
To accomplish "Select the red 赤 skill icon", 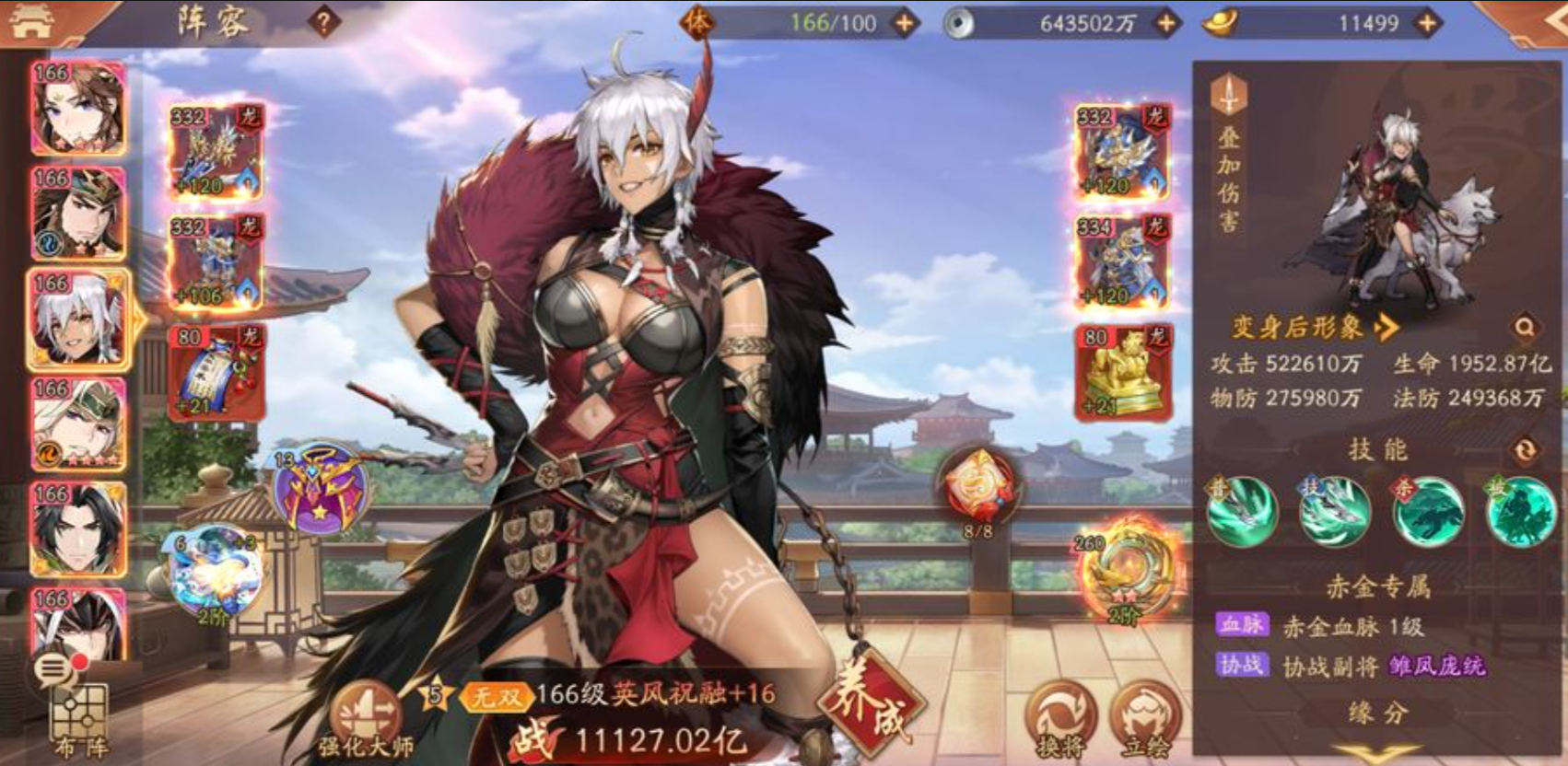I will click(1428, 511).
